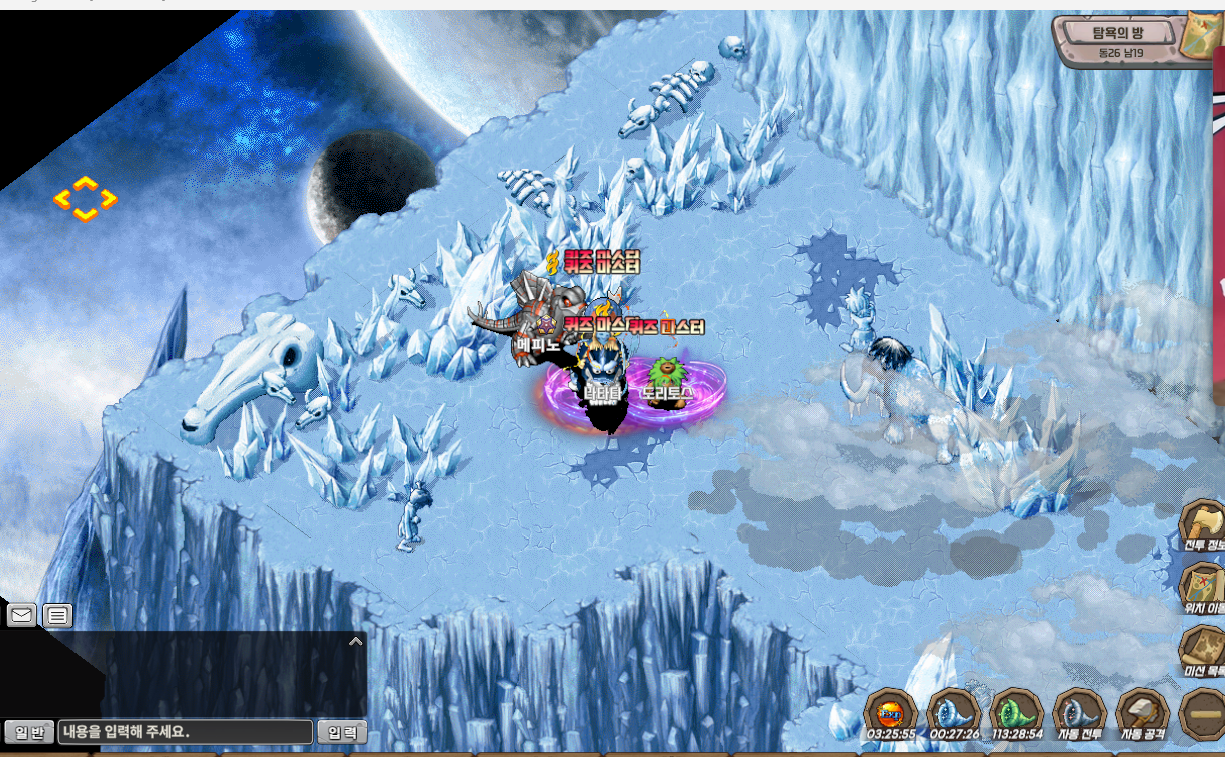Click the chat message input field
This screenshot has width=1225, height=757.
(x=185, y=732)
